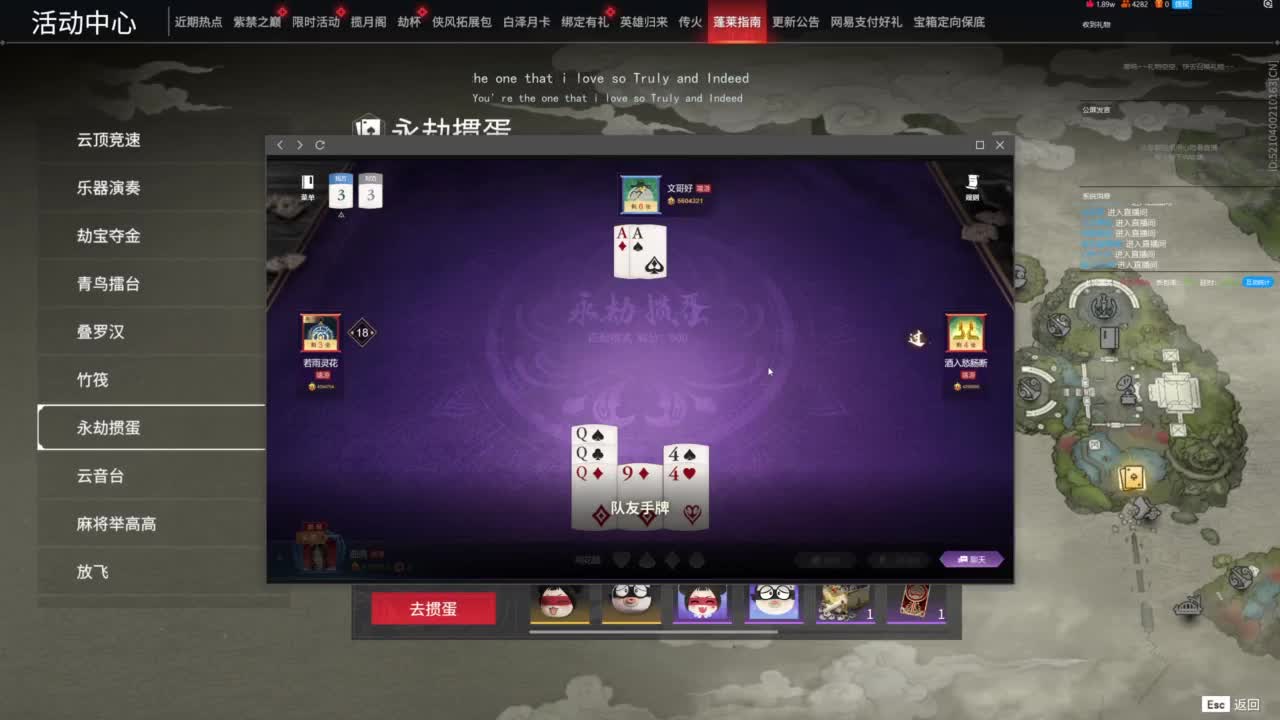Click the forward chevron in the game window
The image size is (1280, 720).
click(x=299, y=145)
